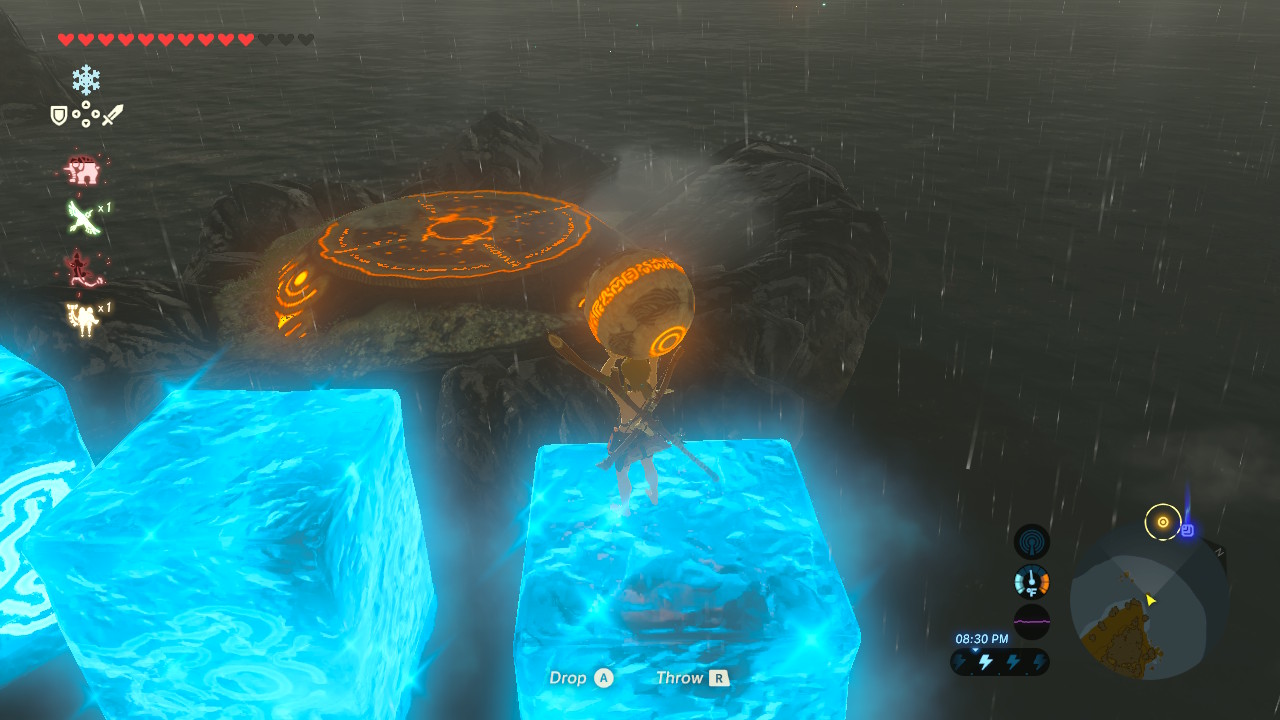Click the yellow shrine sensor ring on minimap

click(1163, 520)
